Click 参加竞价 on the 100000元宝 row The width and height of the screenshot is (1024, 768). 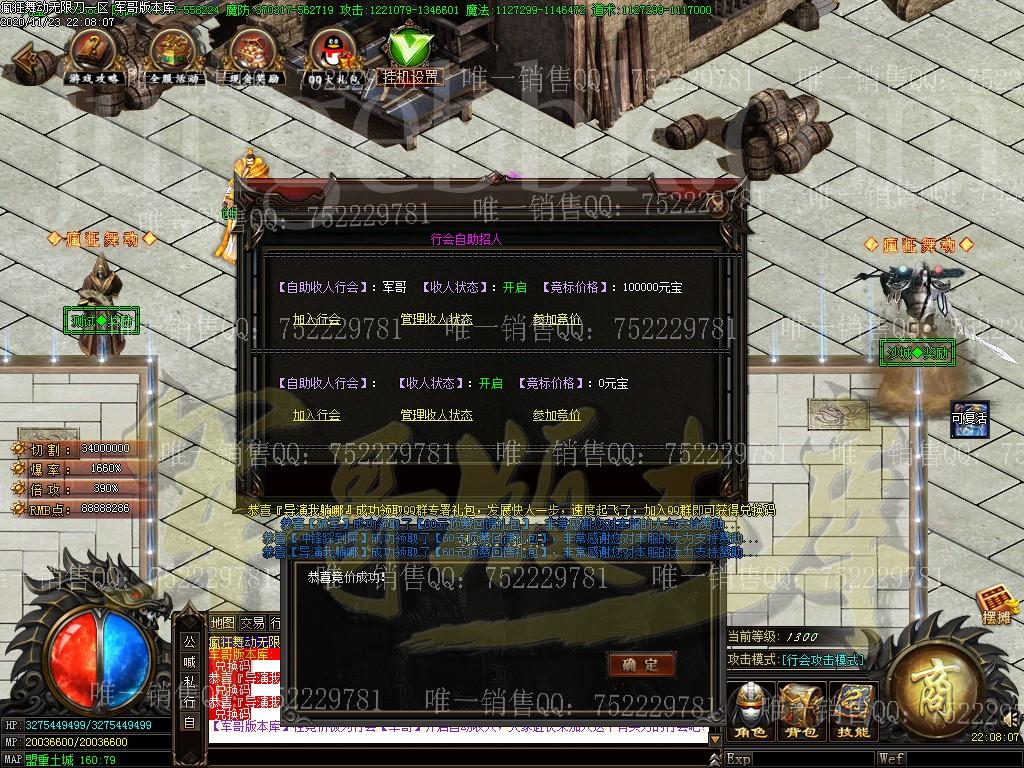[556, 320]
